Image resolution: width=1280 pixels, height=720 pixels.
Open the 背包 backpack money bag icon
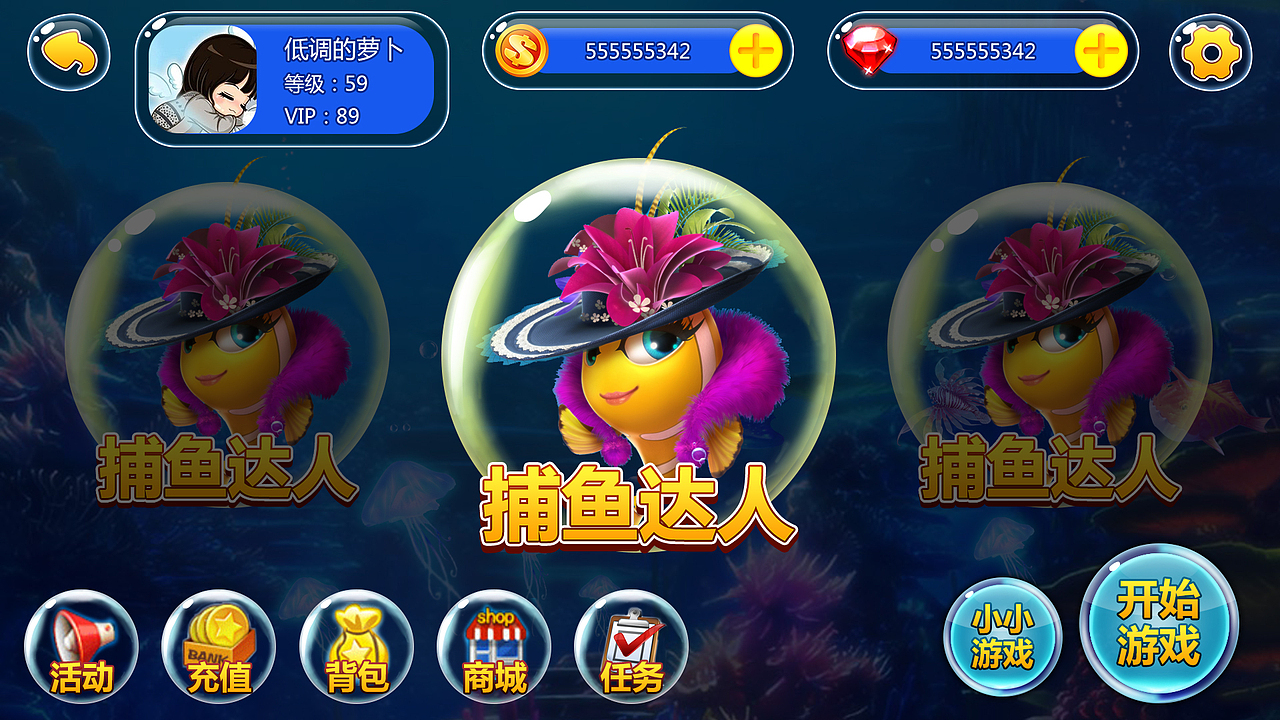358,648
